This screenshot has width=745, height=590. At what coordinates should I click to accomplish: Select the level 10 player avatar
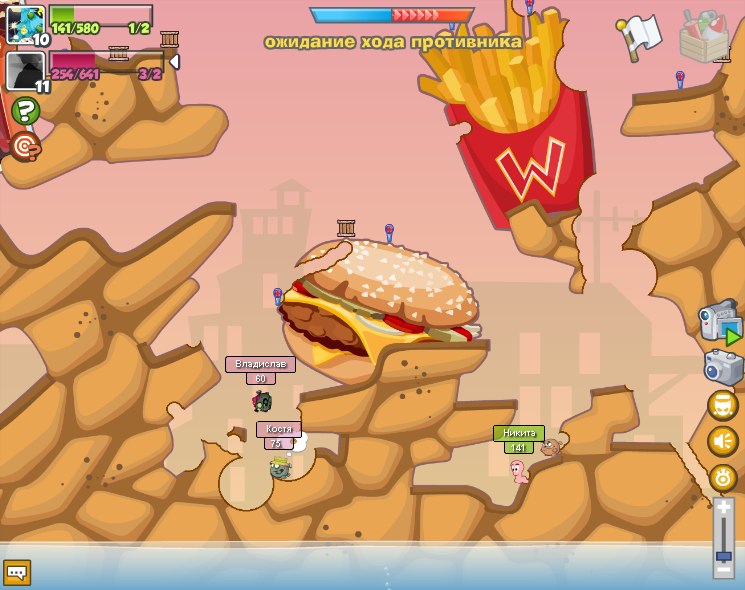tap(25, 24)
